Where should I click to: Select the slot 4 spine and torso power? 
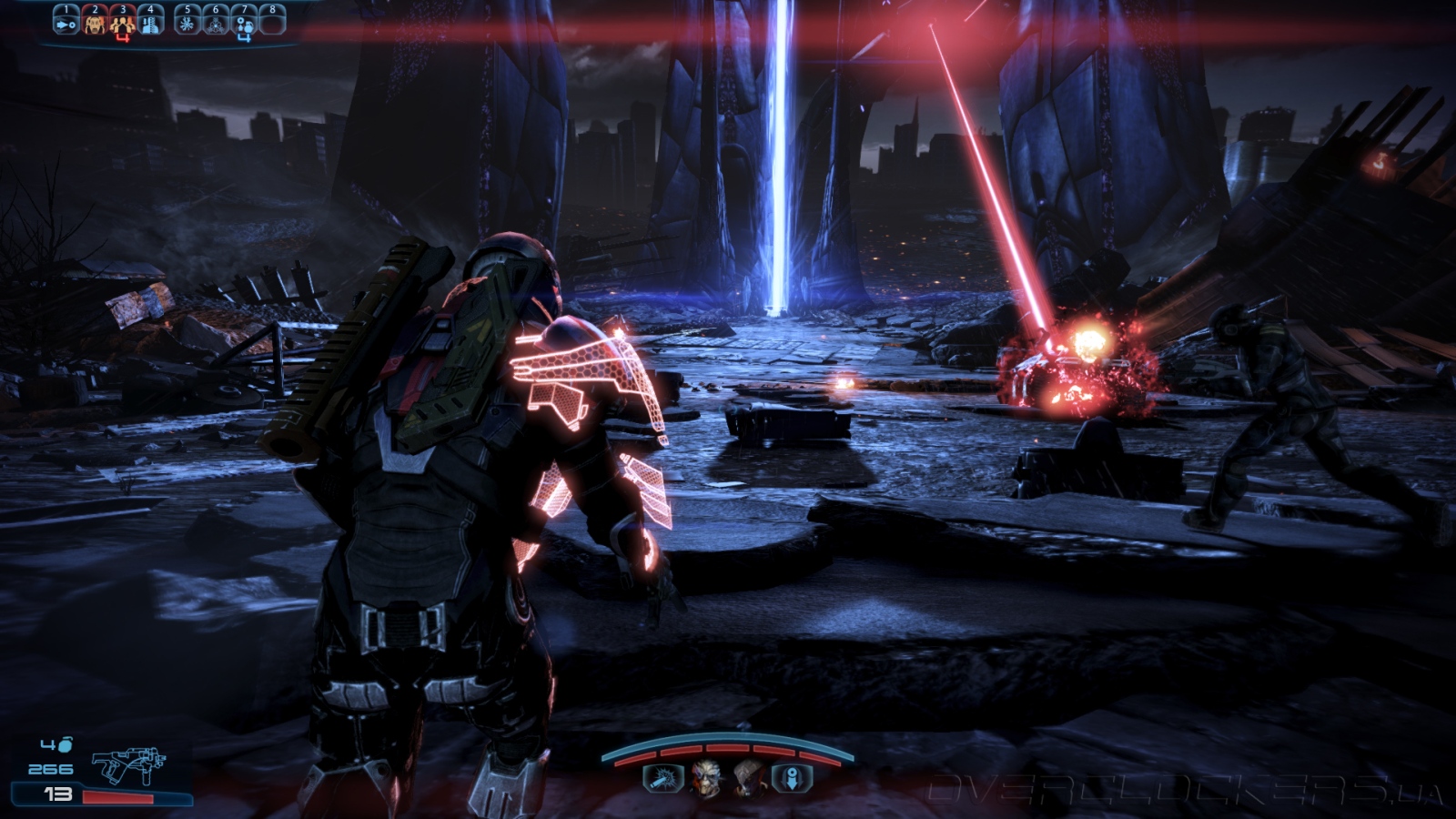[x=151, y=22]
